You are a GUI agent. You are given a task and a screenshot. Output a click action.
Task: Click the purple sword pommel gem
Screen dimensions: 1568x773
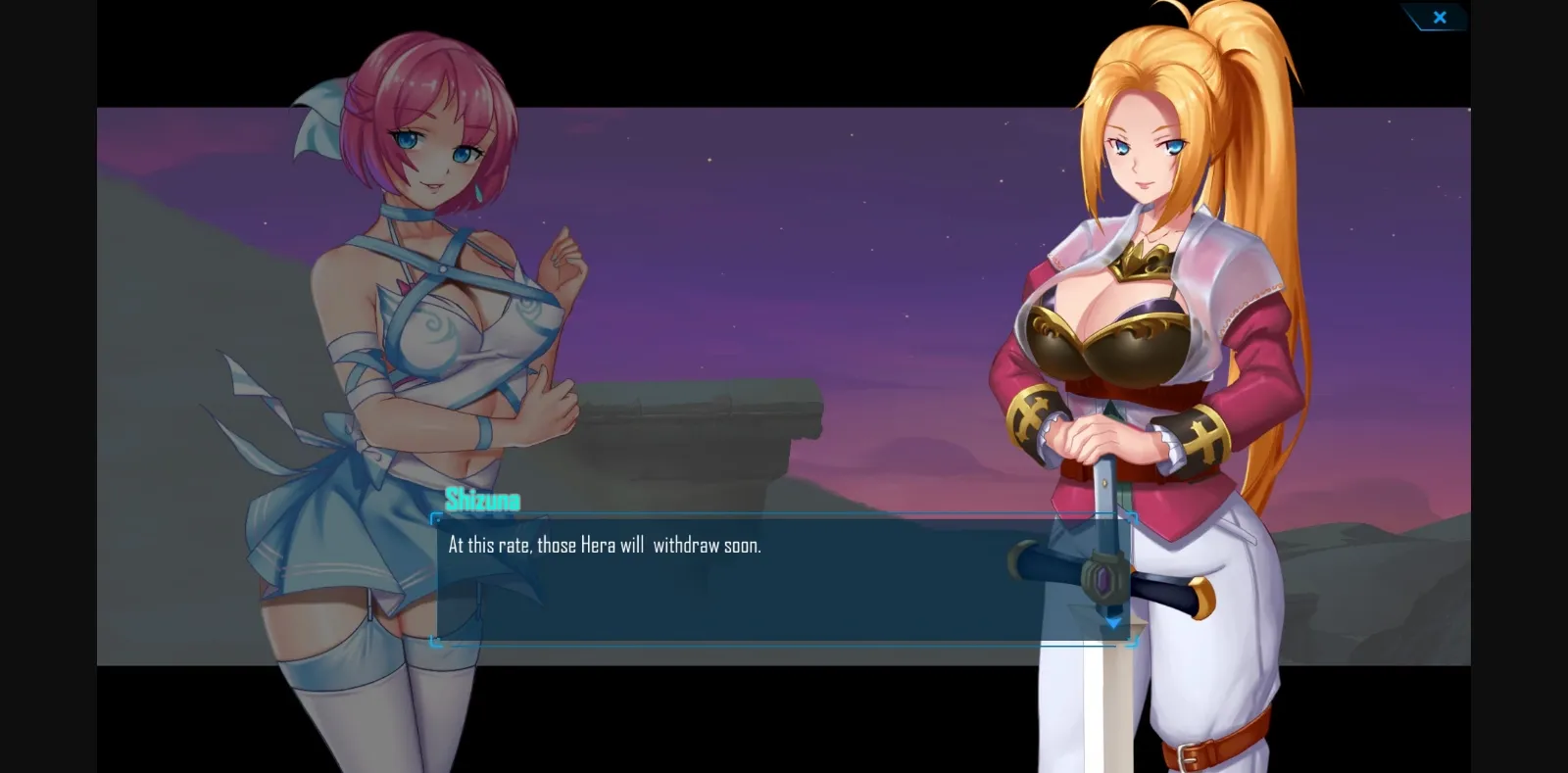1104,578
